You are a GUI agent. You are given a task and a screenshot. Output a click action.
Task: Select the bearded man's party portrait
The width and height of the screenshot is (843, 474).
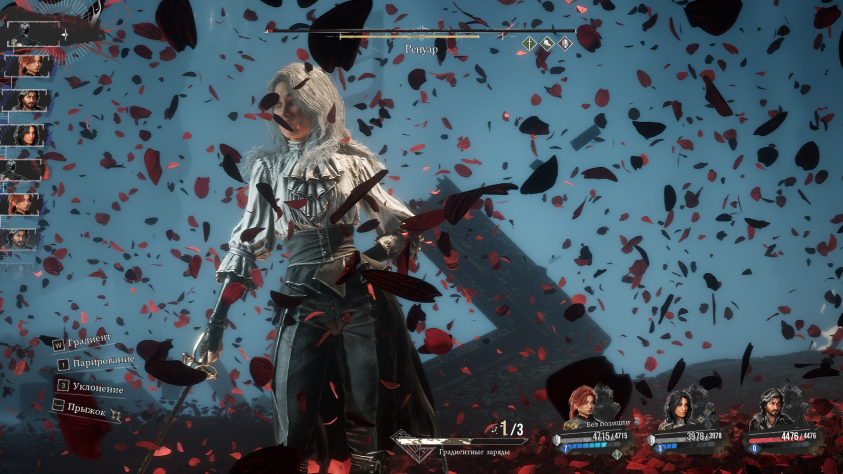[771, 409]
